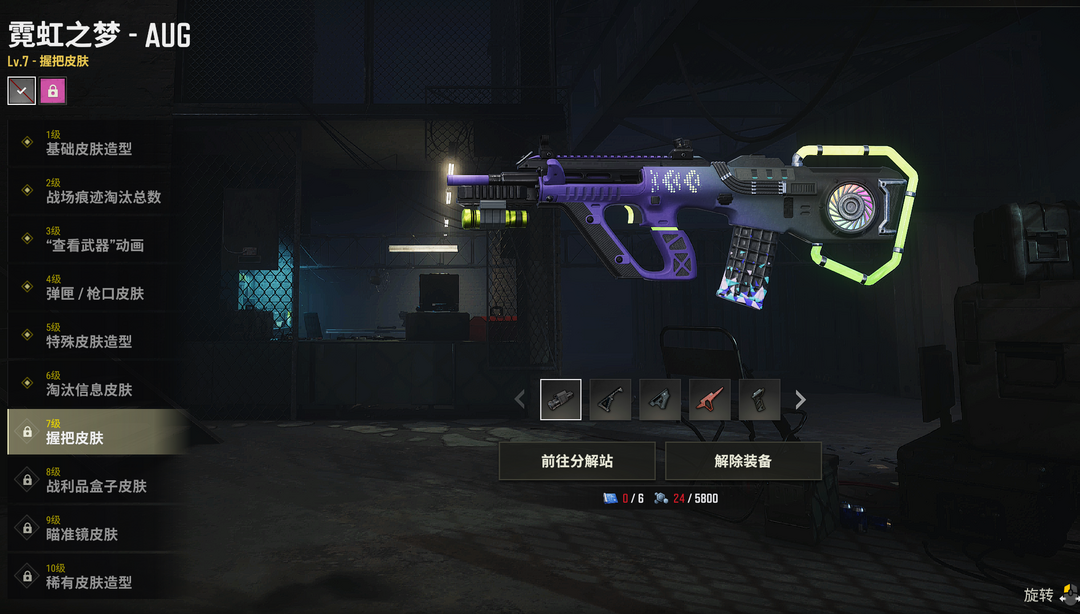Select the highlighted flashlight attachment thumbnail

coord(560,400)
